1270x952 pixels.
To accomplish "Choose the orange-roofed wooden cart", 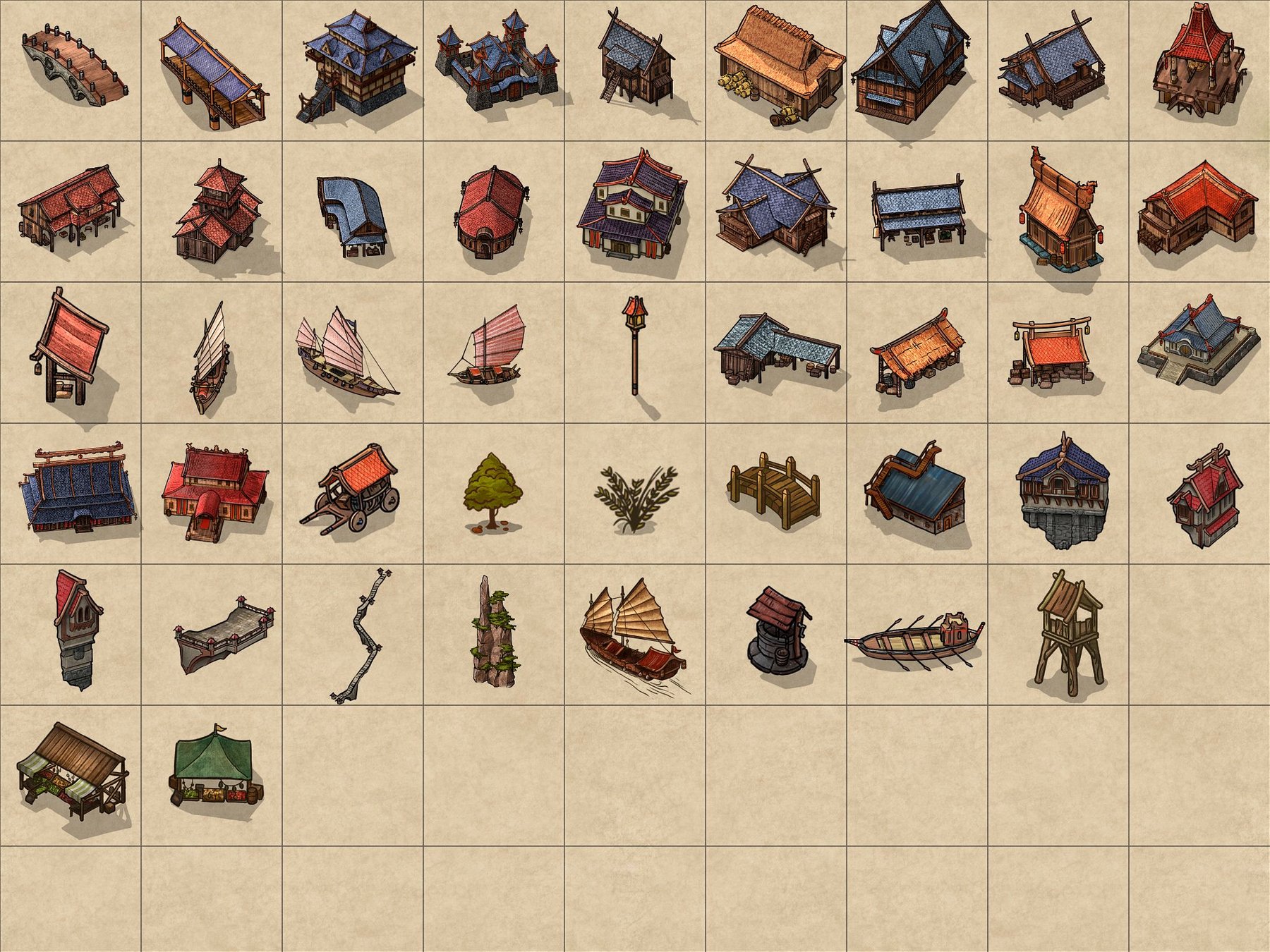I will point(353,488).
